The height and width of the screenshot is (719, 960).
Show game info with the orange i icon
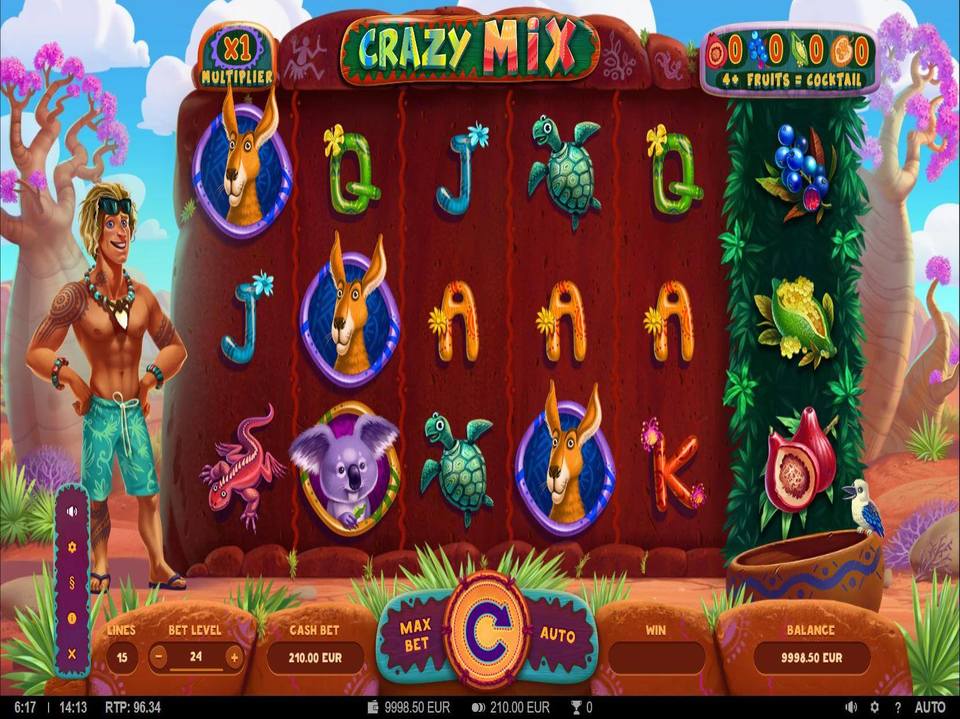pos(71,618)
